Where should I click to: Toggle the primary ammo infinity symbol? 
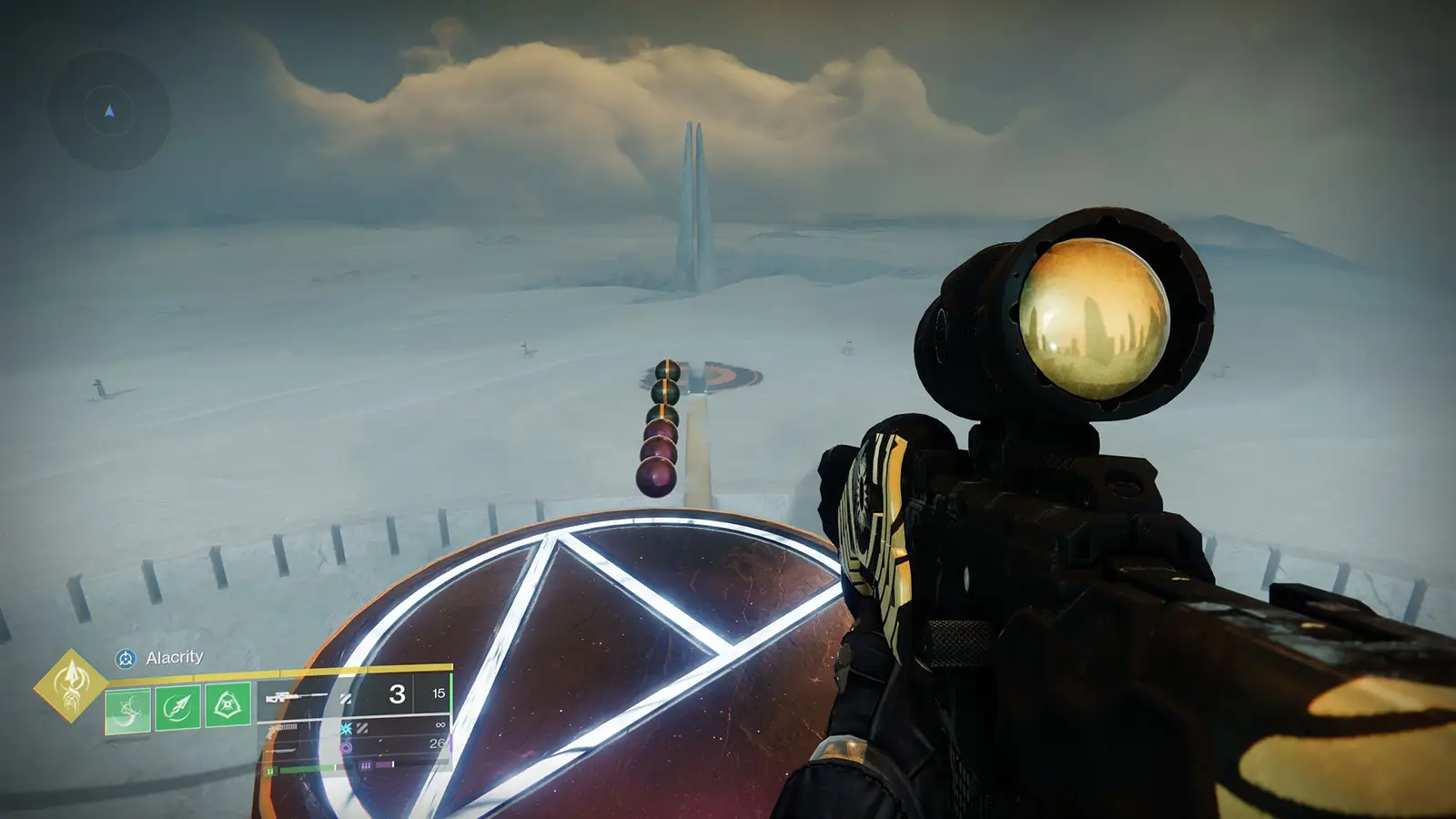click(441, 724)
